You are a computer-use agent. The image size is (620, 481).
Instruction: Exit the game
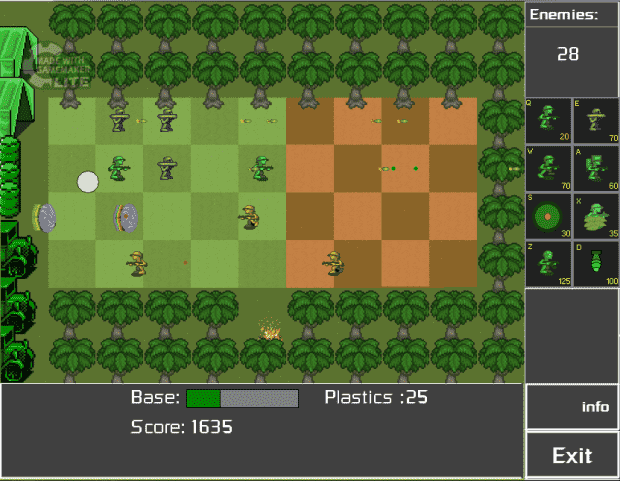coord(572,456)
